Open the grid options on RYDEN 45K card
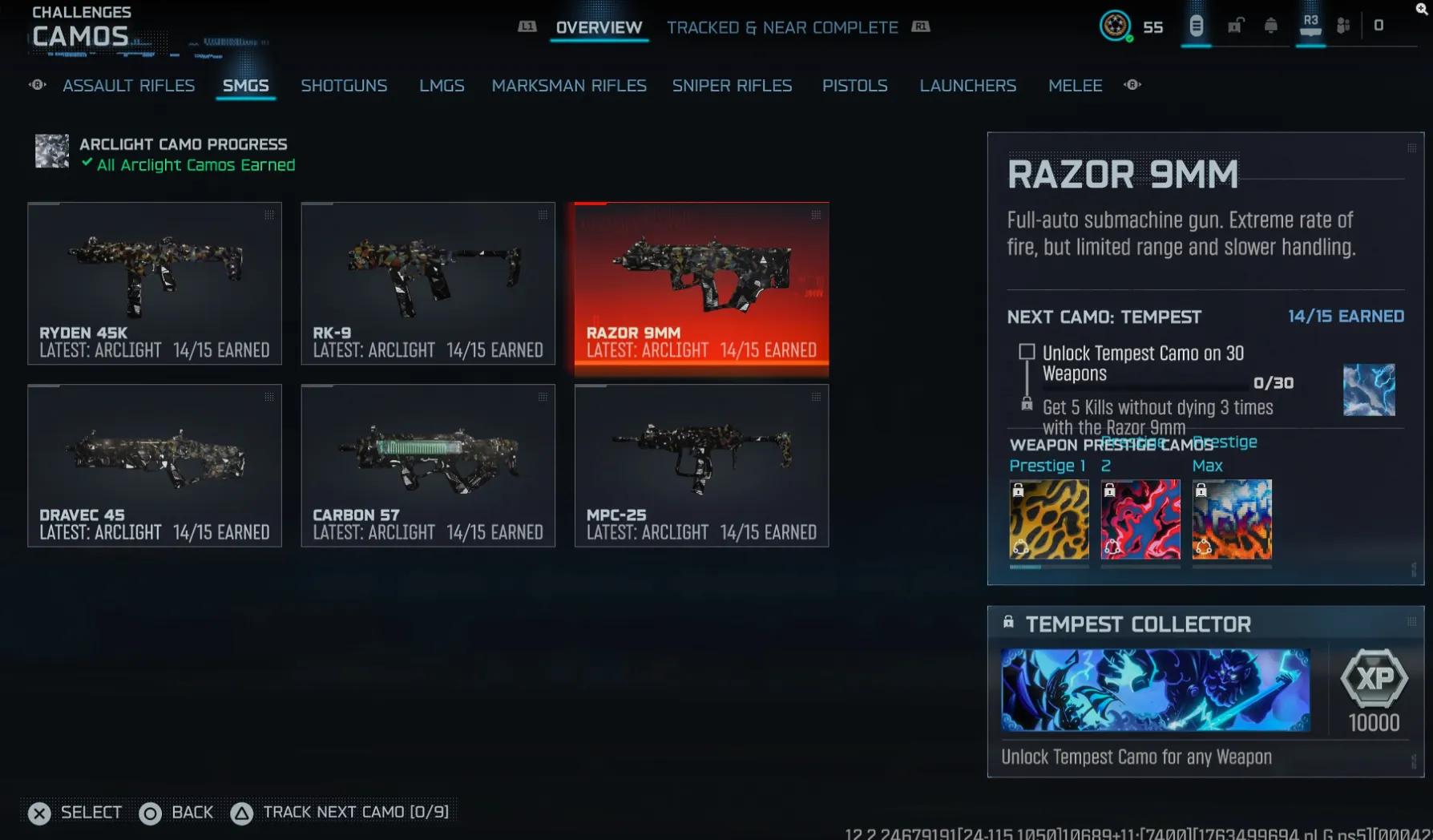 (x=269, y=216)
